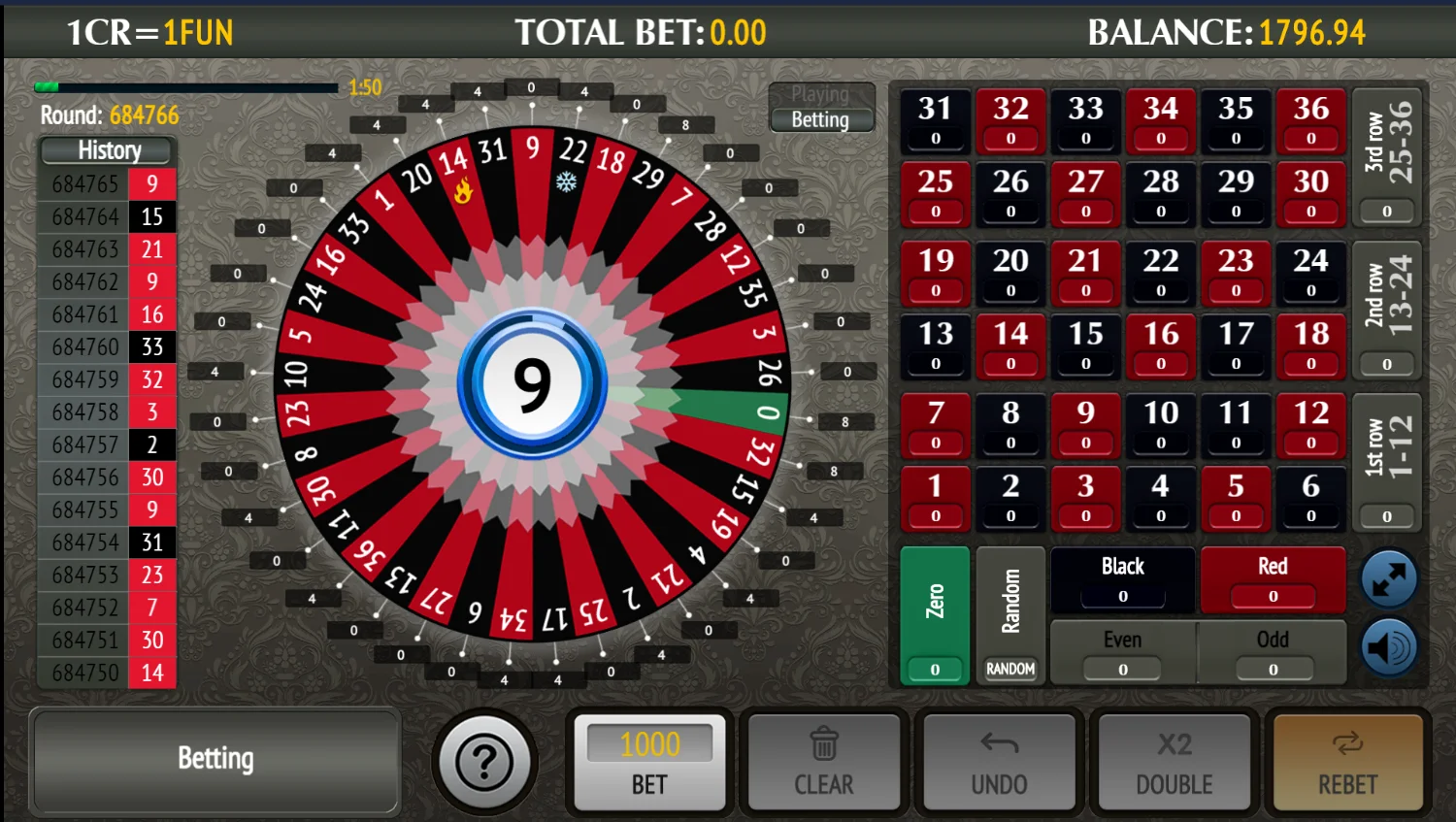
Task: Toggle a bet on Black
Action: point(1122,577)
